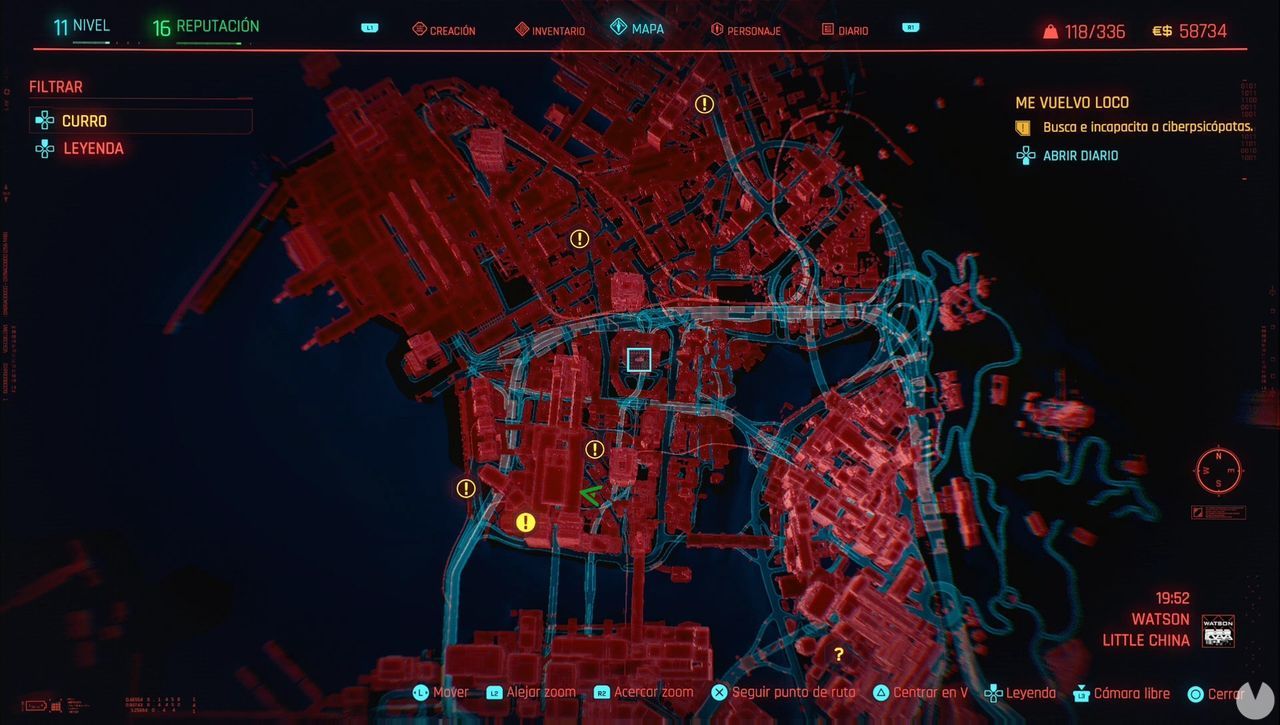
Task: Select the green player arrow on the map
Action: (x=592, y=493)
